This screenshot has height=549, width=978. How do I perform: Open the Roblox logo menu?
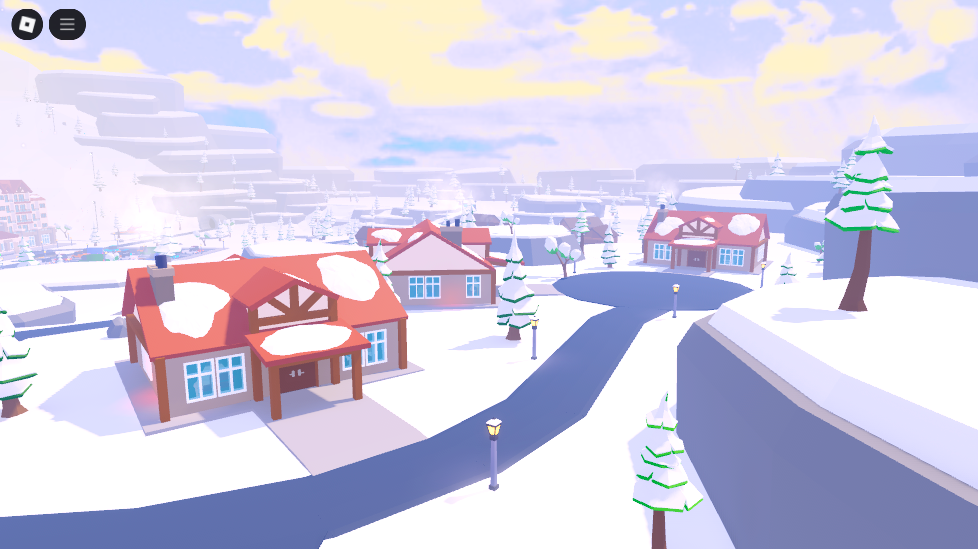pyautogui.click(x=27, y=24)
